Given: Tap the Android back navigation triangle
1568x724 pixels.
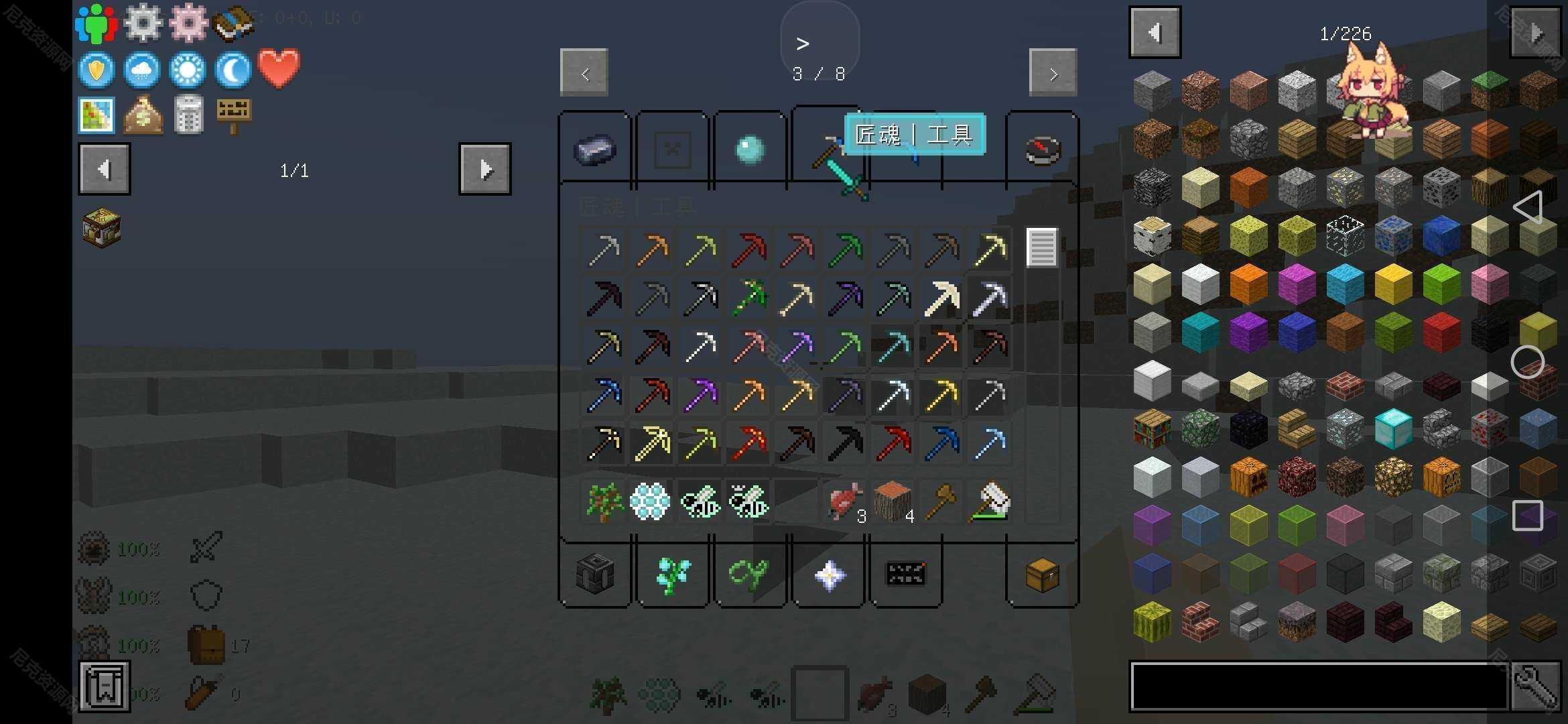Looking at the screenshot, I should (x=1527, y=207).
